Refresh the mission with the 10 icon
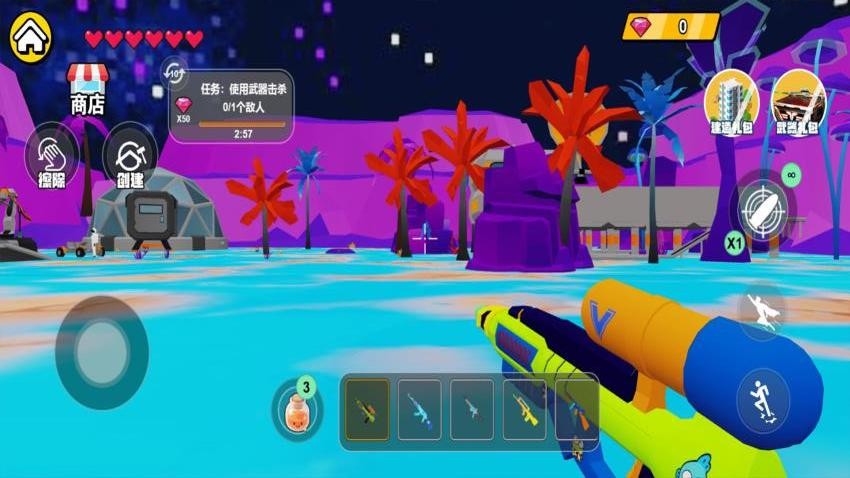The image size is (850, 478). click(x=174, y=73)
